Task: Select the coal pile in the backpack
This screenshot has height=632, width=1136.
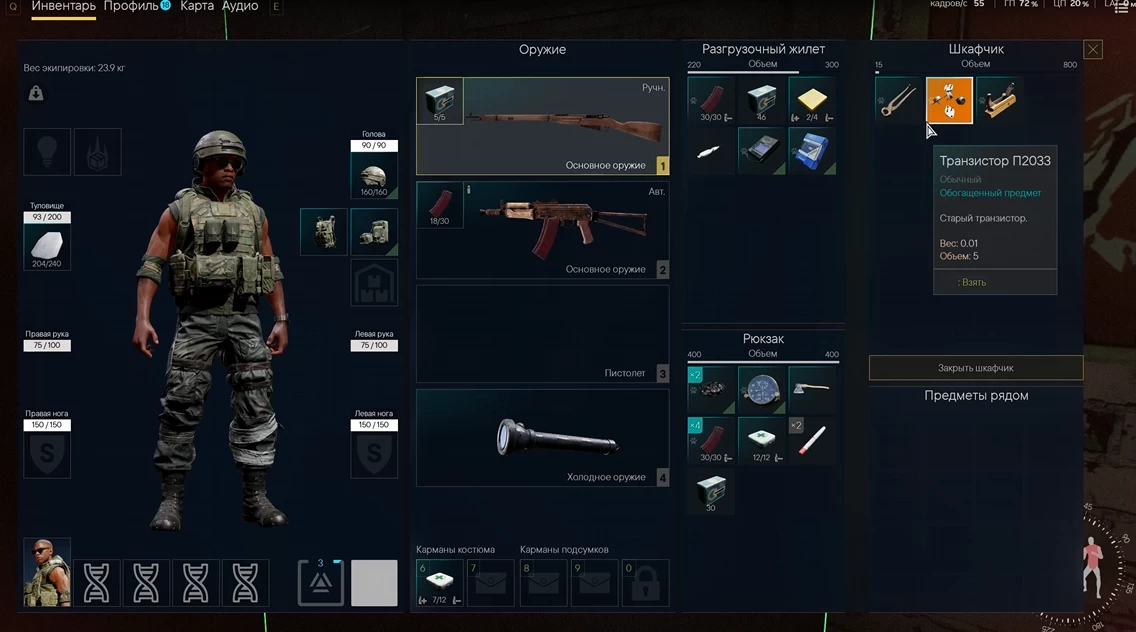Action: tap(711, 389)
